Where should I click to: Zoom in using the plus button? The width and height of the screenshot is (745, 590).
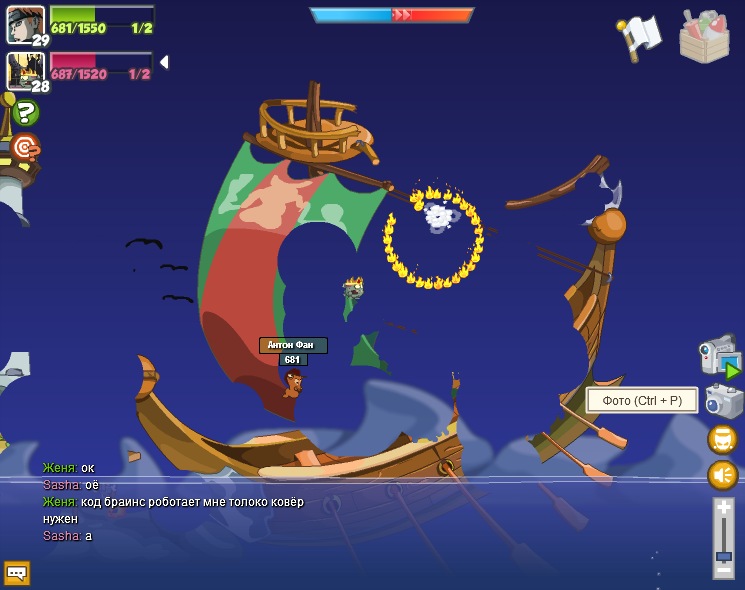tap(723, 510)
